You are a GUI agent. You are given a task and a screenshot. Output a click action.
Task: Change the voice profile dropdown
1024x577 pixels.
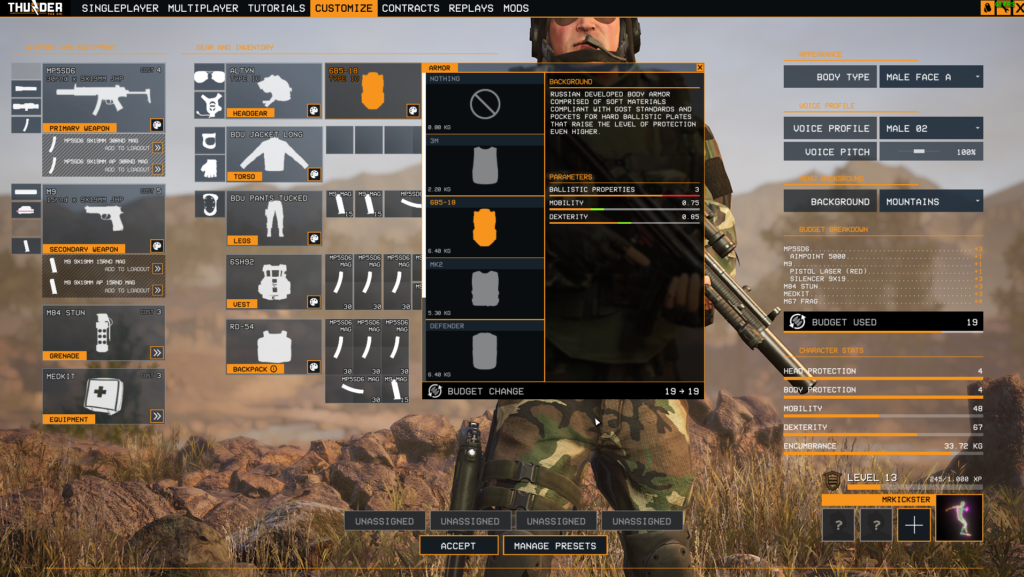[x=930, y=128]
